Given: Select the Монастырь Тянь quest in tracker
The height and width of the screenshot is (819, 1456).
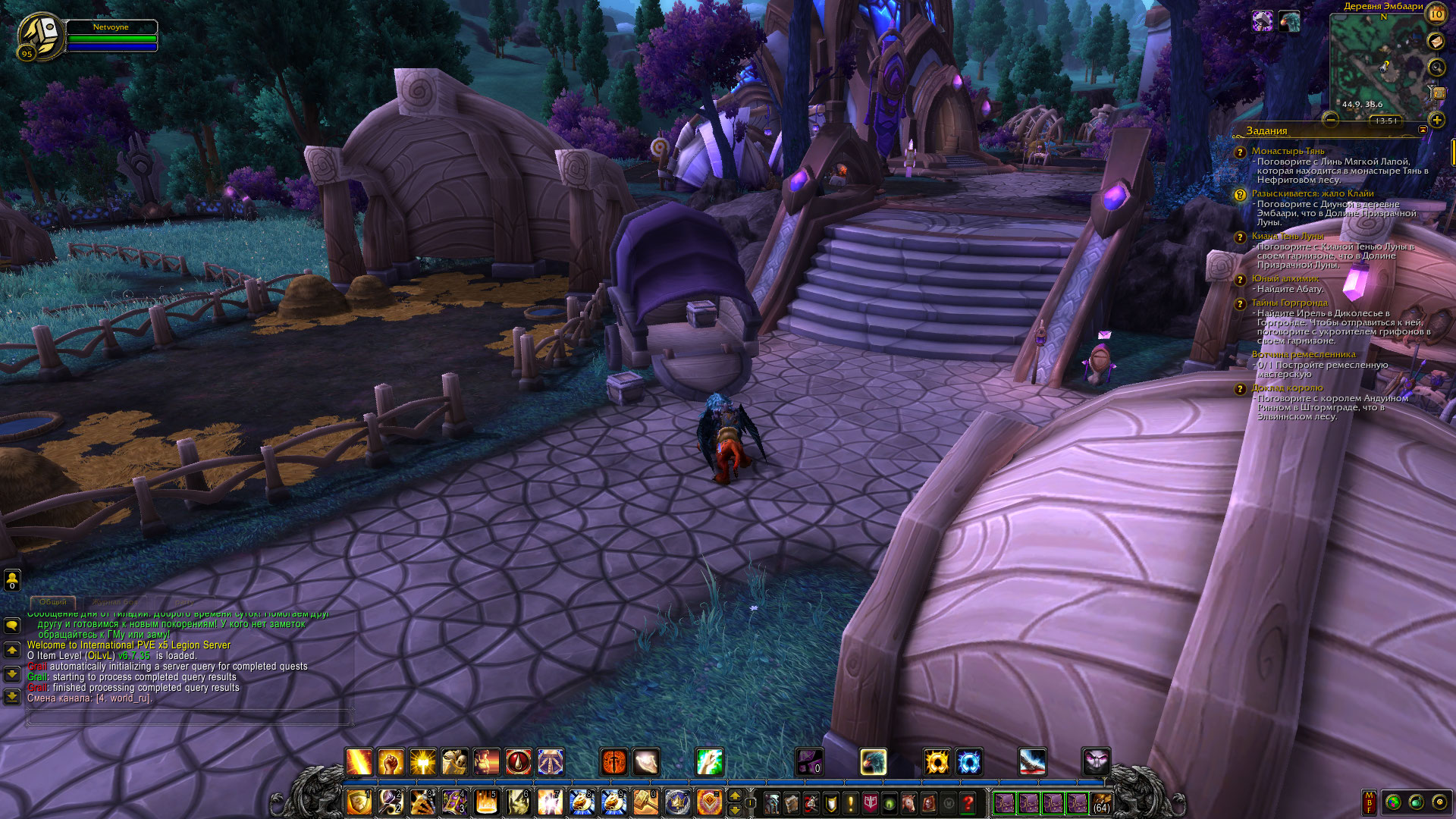Looking at the screenshot, I should [1288, 151].
